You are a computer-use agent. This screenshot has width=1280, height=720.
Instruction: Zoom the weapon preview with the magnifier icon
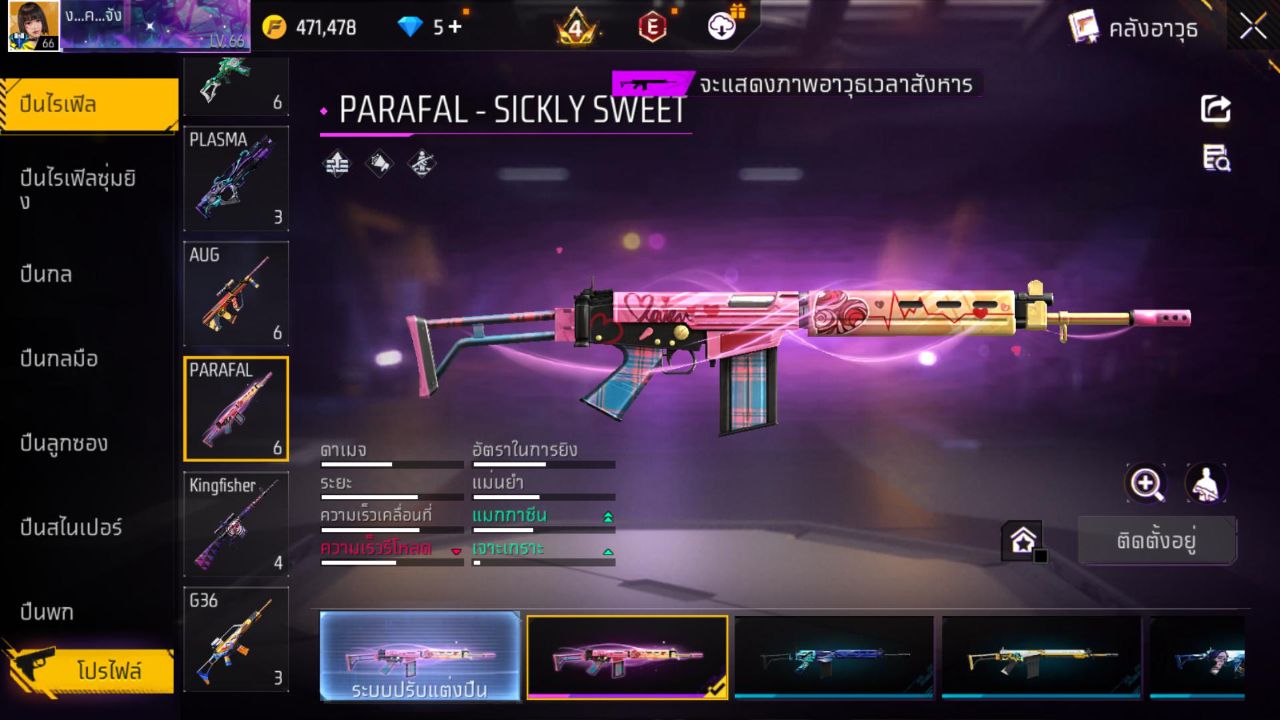click(1146, 484)
